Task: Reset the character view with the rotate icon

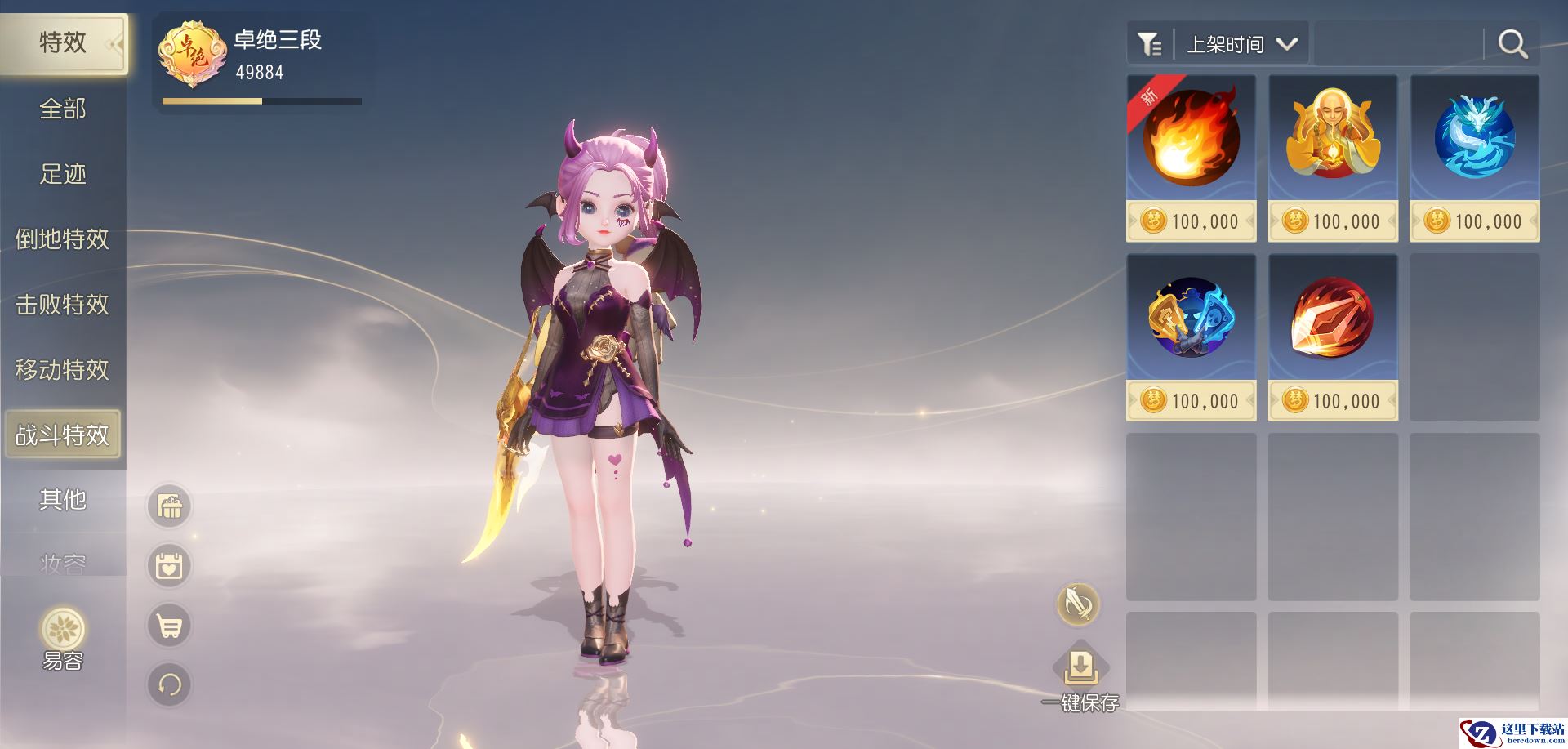Action: pyautogui.click(x=169, y=684)
